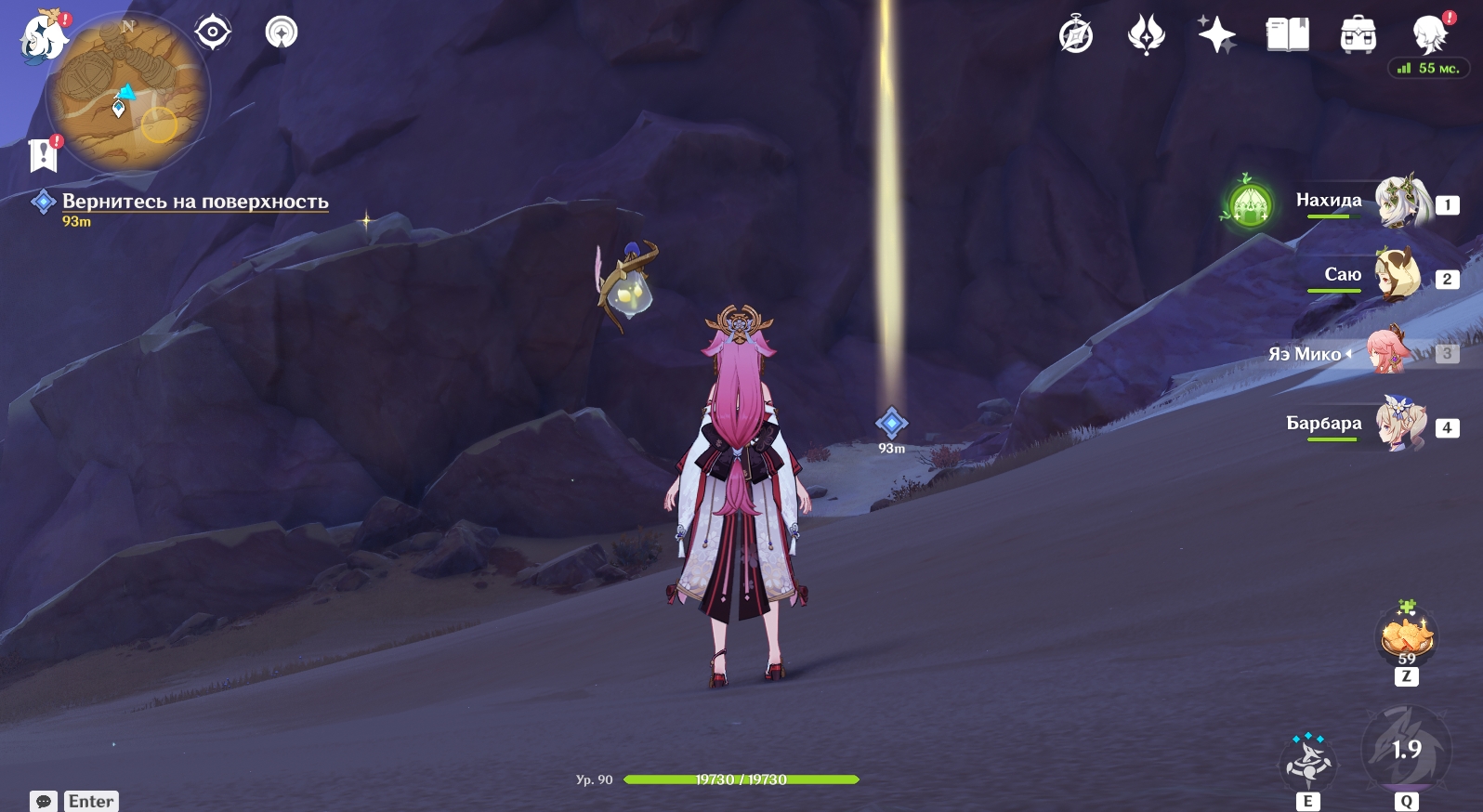The width and height of the screenshot is (1483, 812).
Task: Activate the elemental burst icon
Action: 1405,750
